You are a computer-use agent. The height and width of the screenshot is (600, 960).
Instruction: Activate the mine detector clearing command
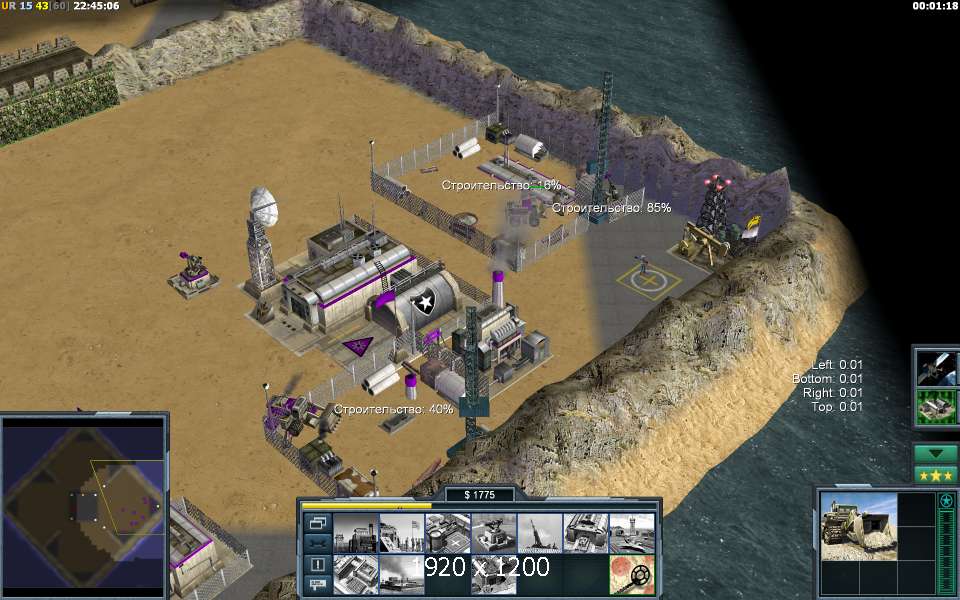tap(632, 574)
